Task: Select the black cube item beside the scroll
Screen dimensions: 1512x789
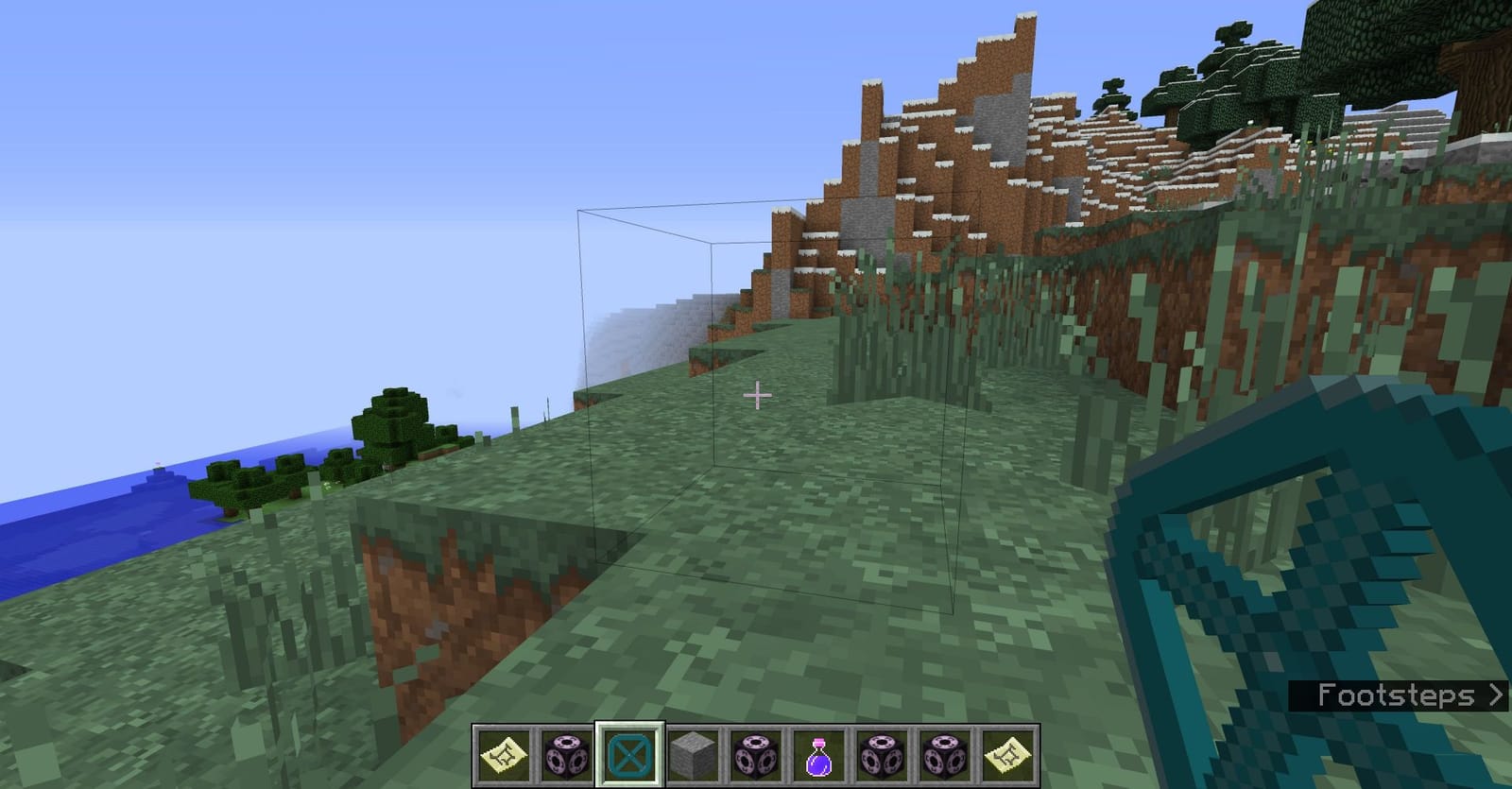Action: 567,755
